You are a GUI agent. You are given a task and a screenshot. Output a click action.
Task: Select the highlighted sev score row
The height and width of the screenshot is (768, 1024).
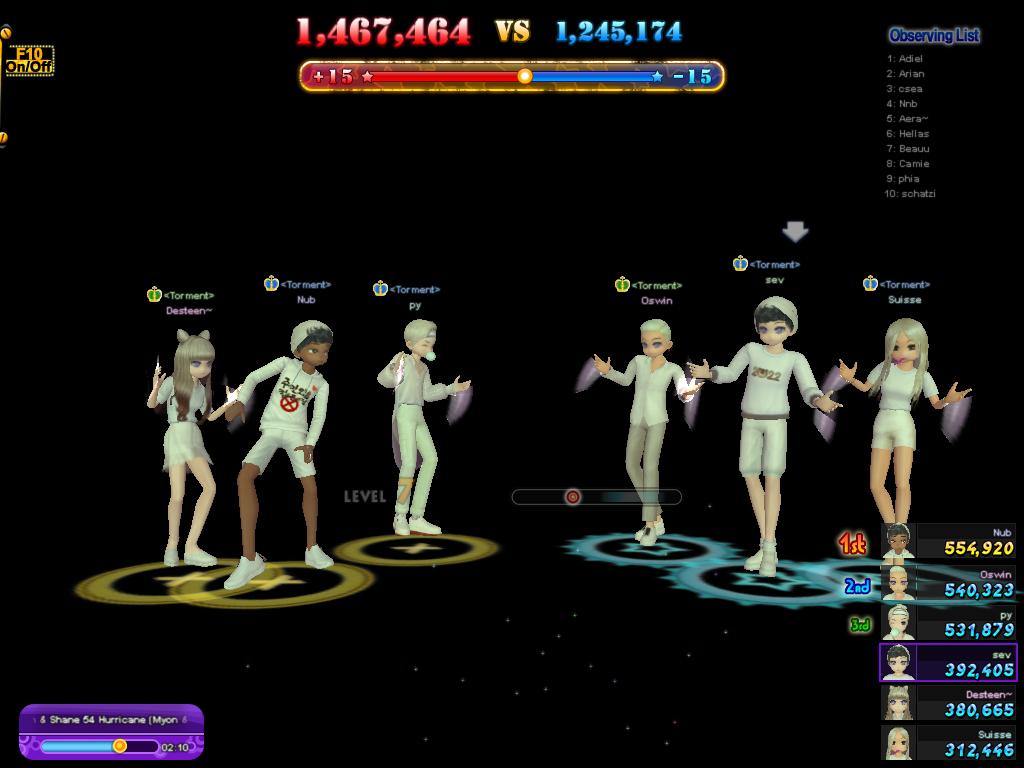948,663
